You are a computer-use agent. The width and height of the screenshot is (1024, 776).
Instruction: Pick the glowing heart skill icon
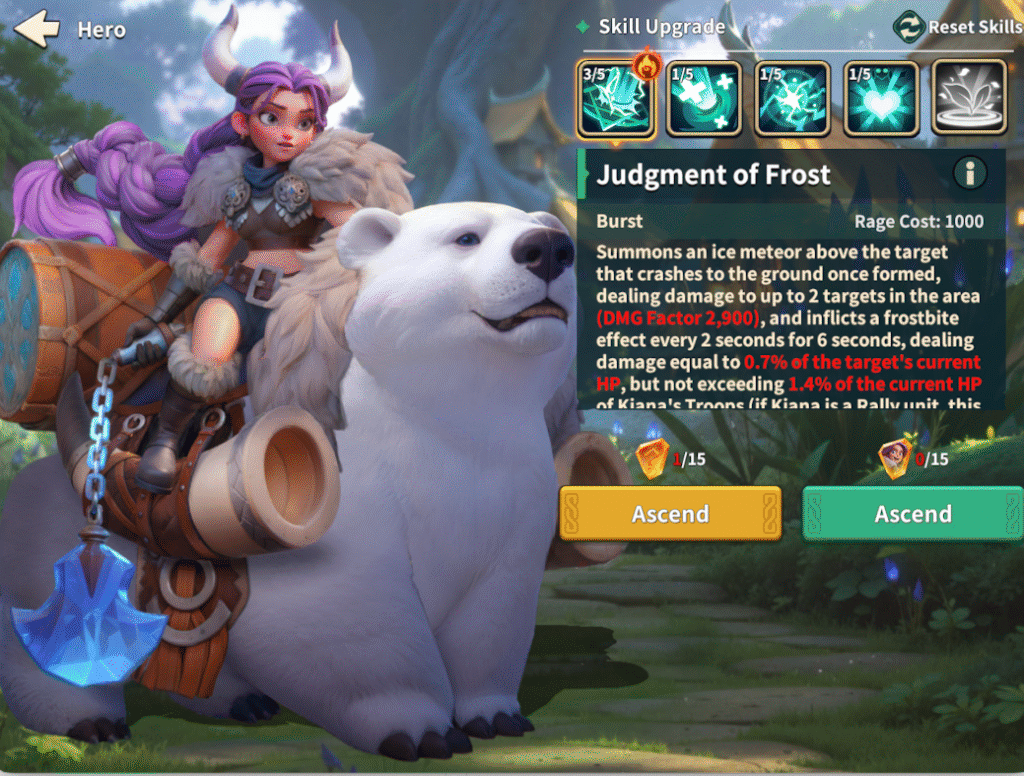[x=881, y=99]
